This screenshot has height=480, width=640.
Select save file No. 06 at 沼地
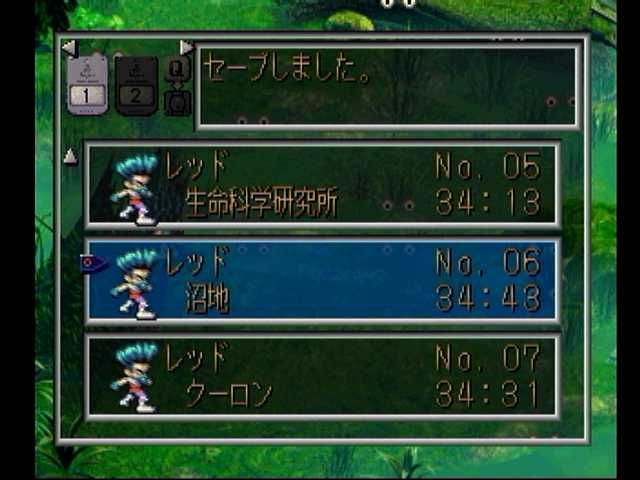click(x=322, y=280)
